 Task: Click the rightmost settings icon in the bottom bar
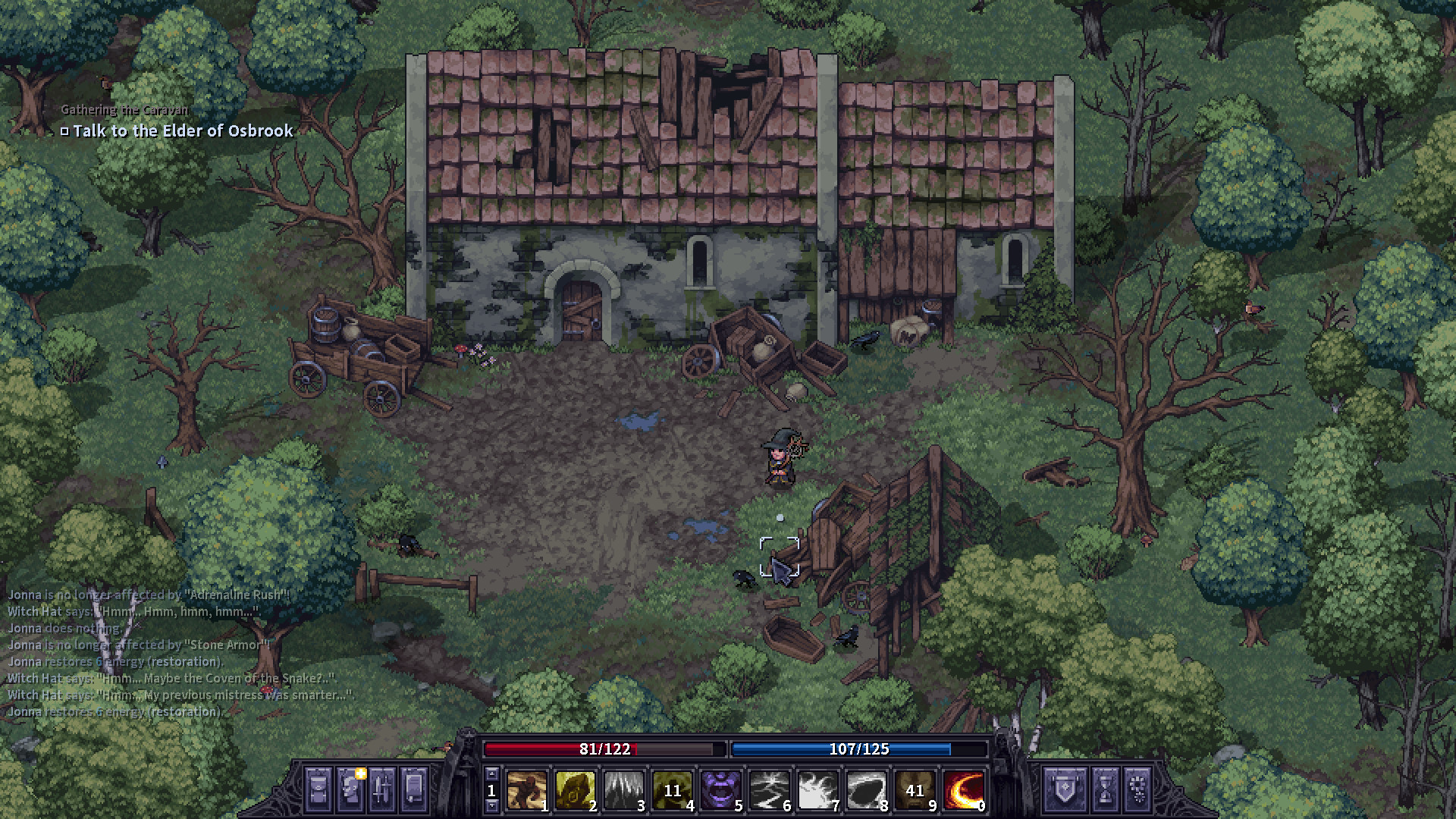(1137, 790)
